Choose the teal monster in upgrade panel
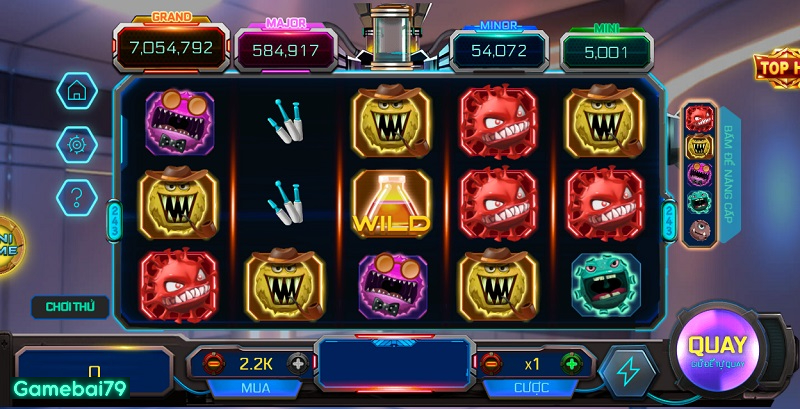Screen dimensions: 800x409 pyautogui.click(x=699, y=203)
